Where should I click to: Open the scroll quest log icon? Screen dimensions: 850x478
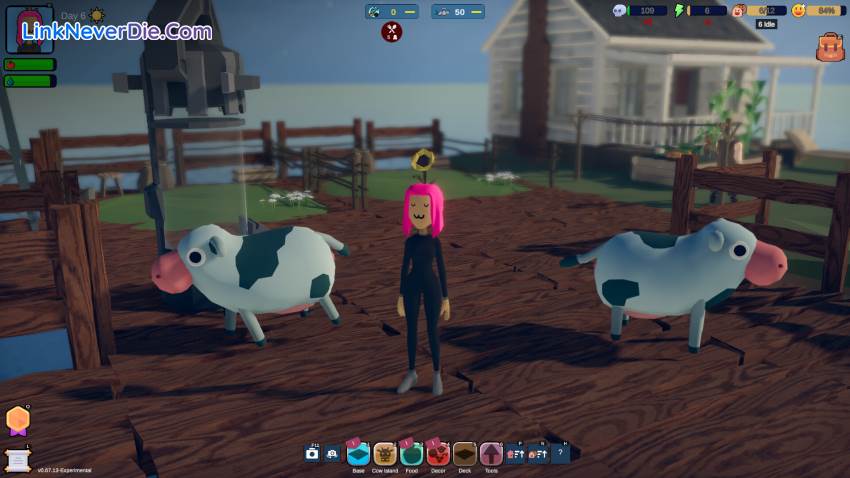pos(17,457)
